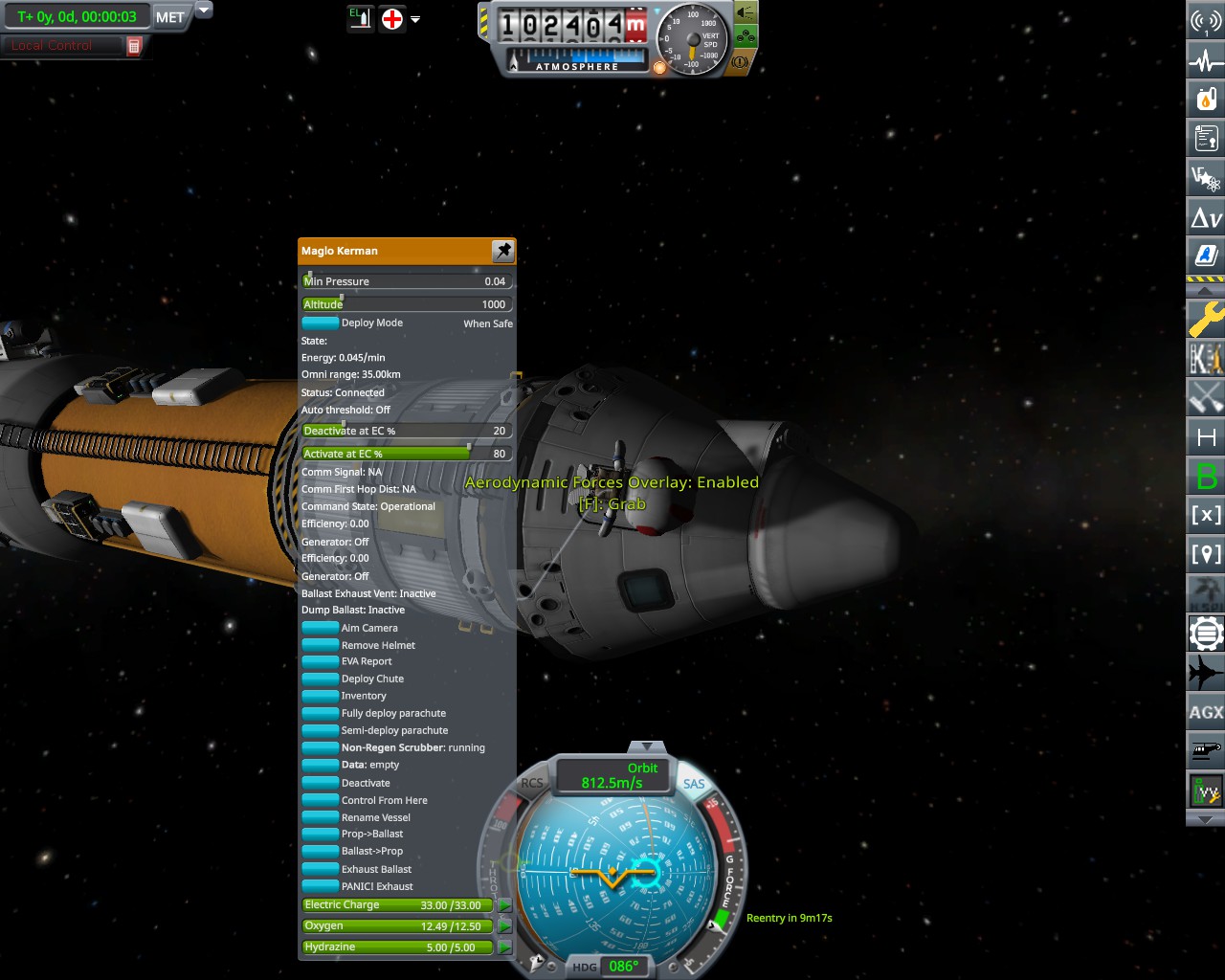Image resolution: width=1225 pixels, height=980 pixels.
Task: Choose Remove Helmet action
Action: pos(321,645)
